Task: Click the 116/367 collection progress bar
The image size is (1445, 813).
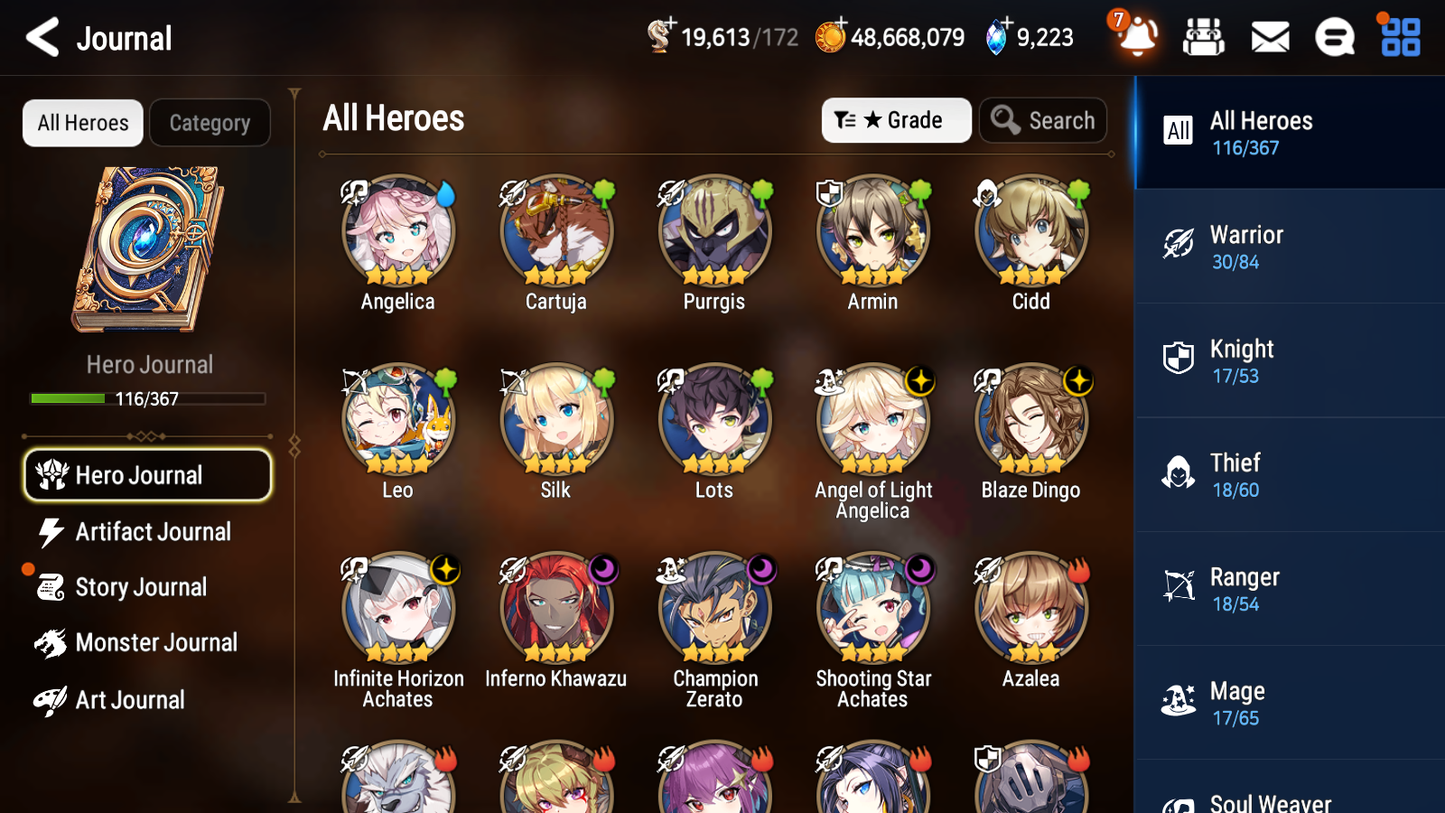Action: tap(149, 398)
